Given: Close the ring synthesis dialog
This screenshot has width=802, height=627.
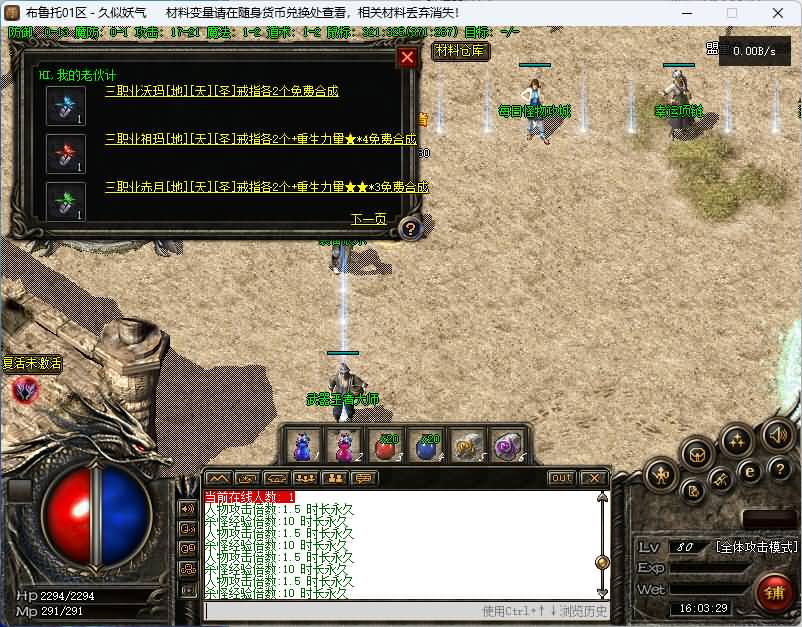Looking at the screenshot, I should [407, 58].
